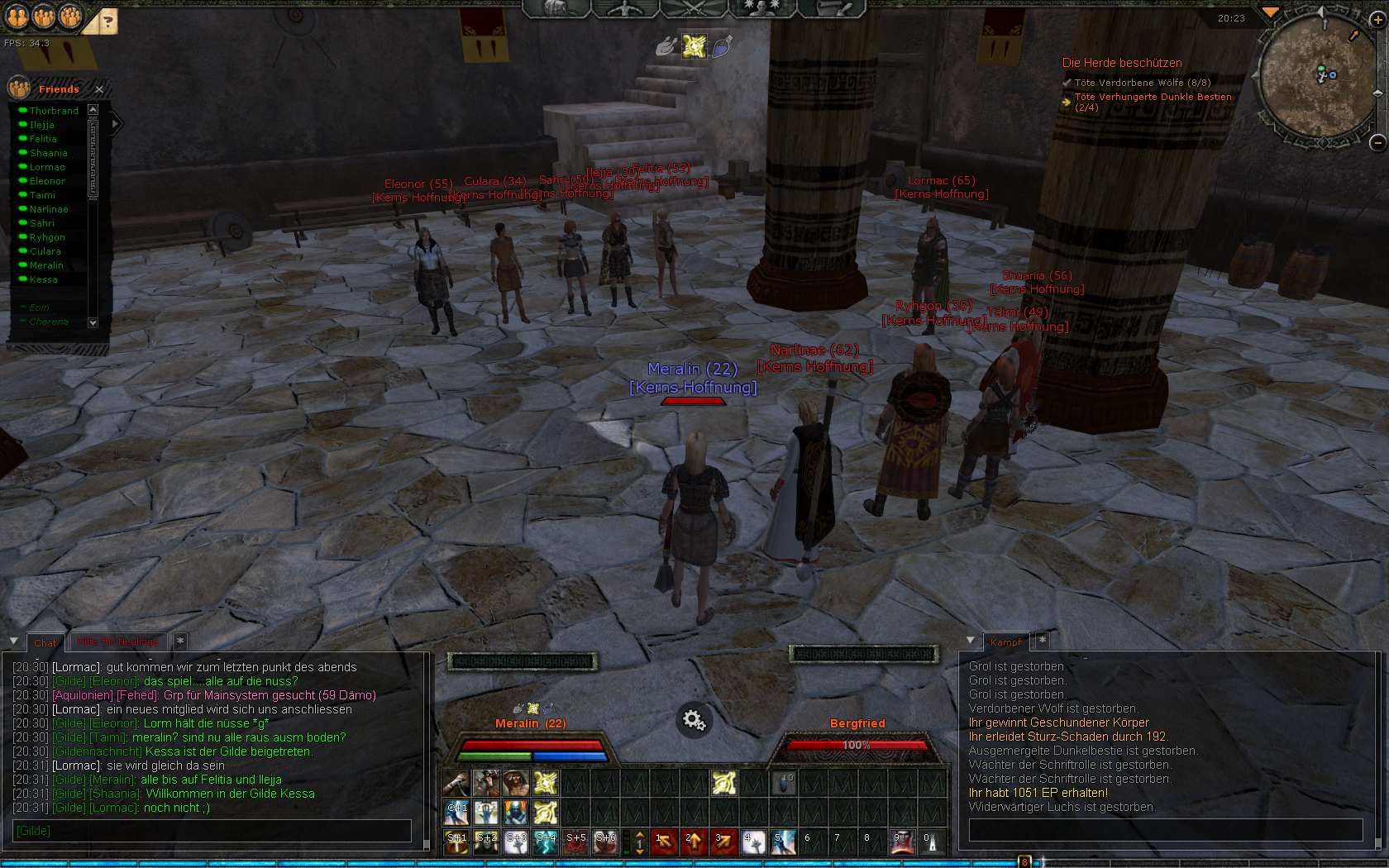Expand the Friends panel side arrow
The width and height of the screenshot is (1389, 868).
(116, 123)
